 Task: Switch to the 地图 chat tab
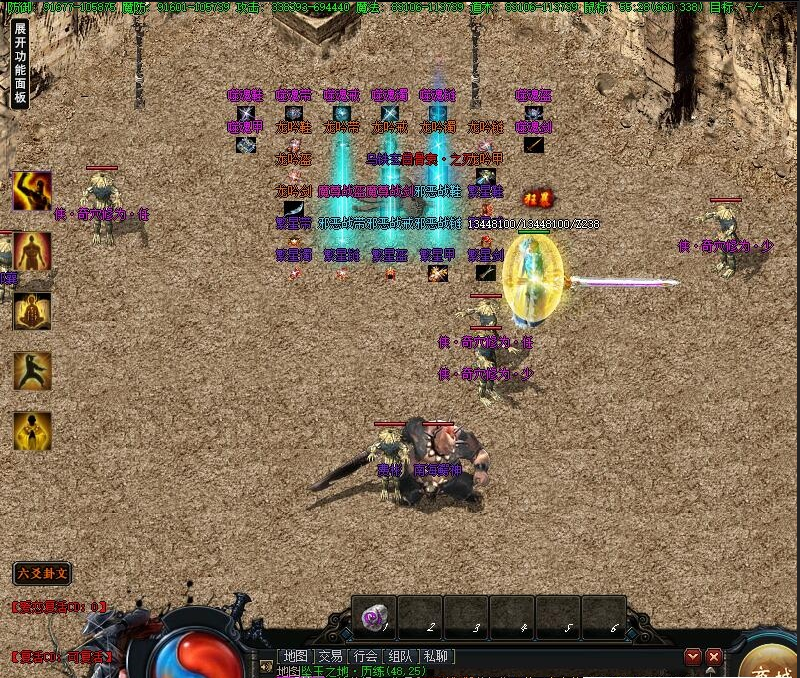295,656
